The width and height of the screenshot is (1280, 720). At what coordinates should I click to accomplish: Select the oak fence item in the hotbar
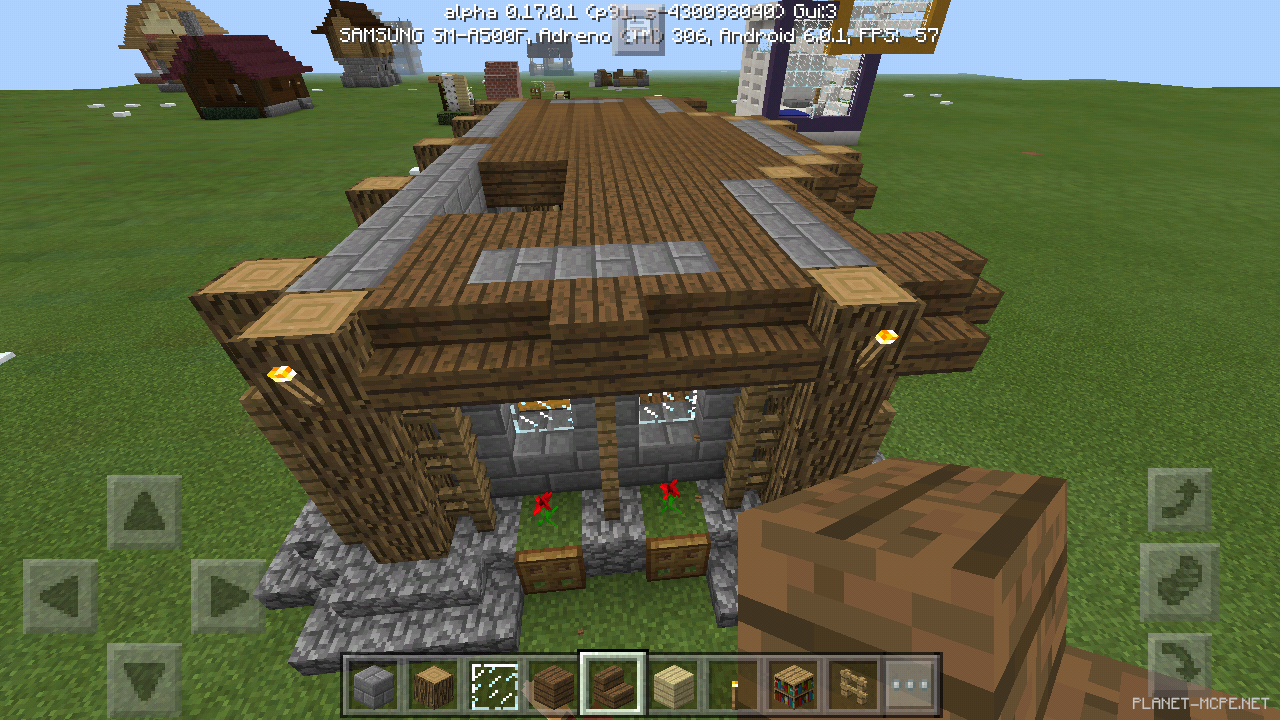pos(853,685)
